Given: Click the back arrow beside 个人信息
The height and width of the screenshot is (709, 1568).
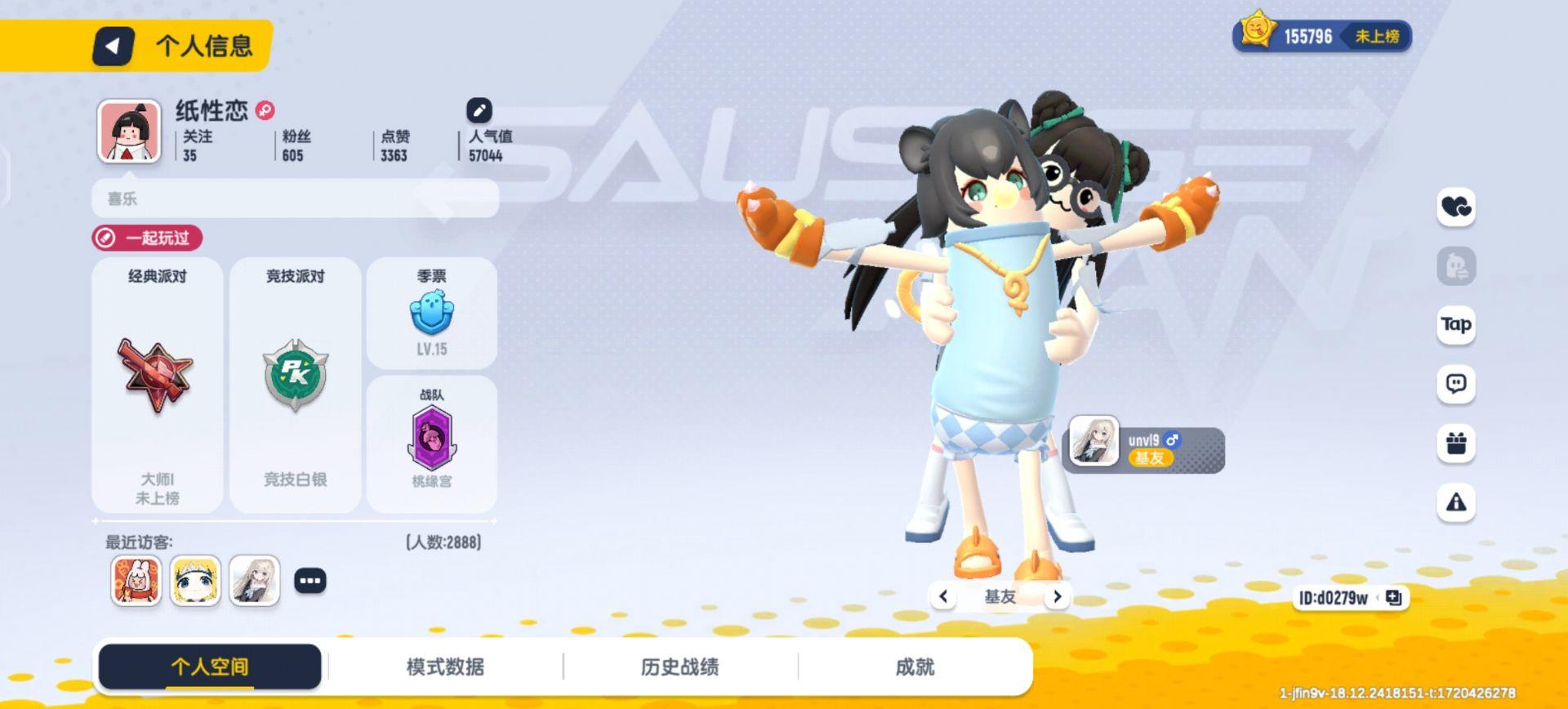Looking at the screenshot, I should tap(114, 47).
